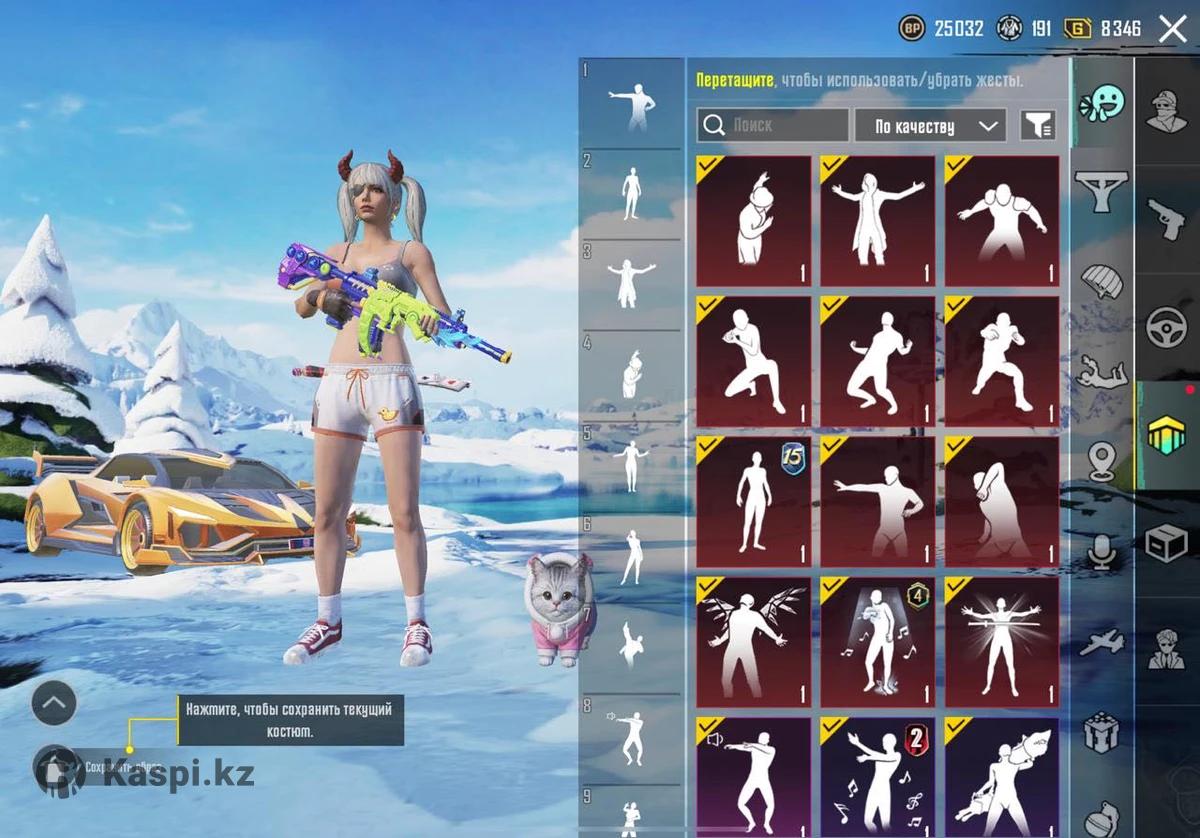Select the airplane category tab

point(1102,642)
